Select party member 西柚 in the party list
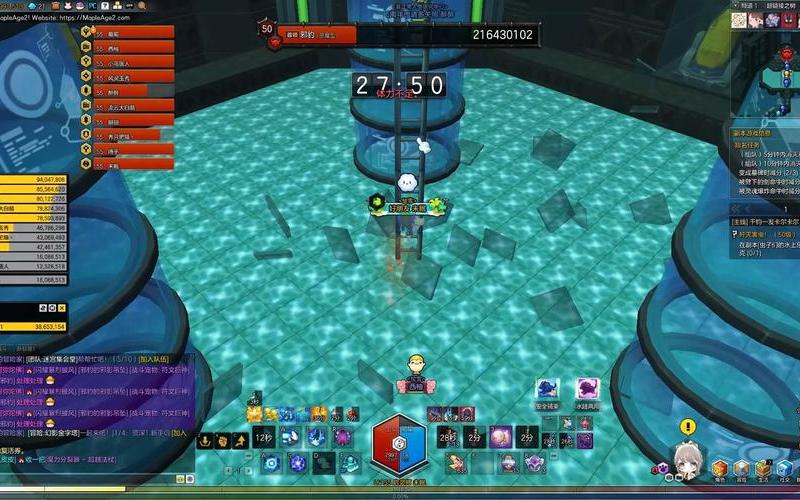 (x=127, y=47)
